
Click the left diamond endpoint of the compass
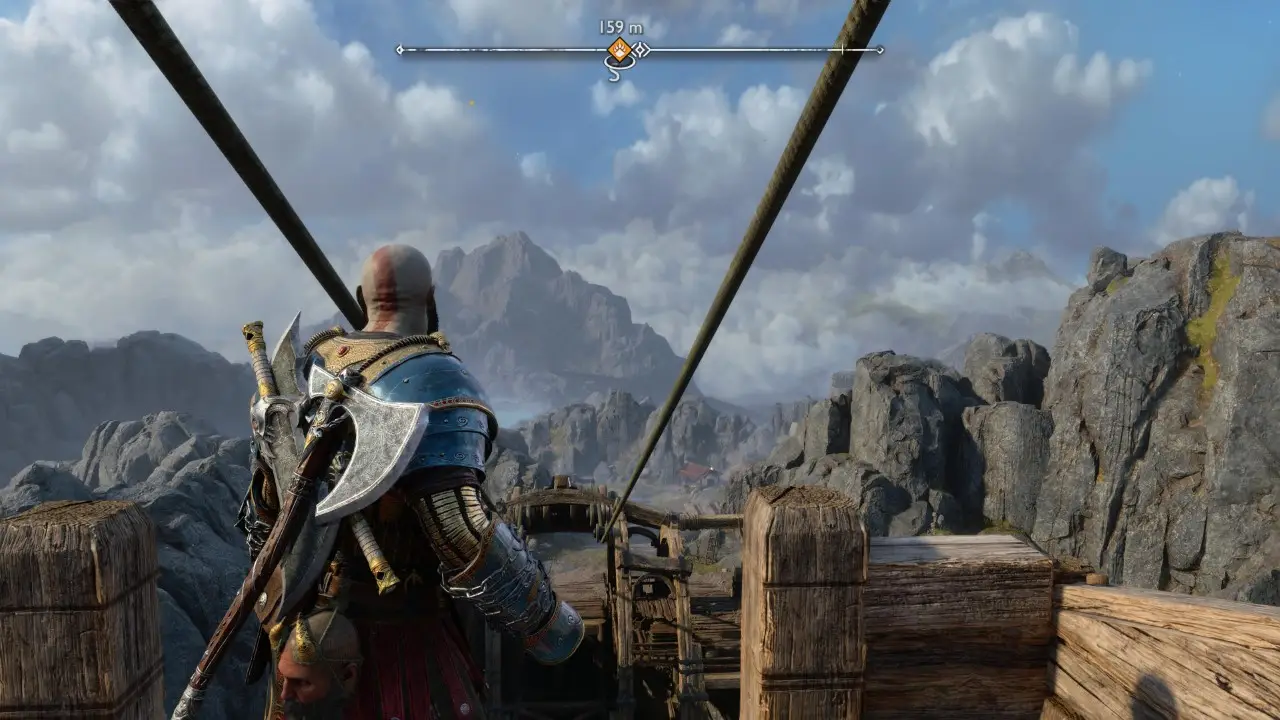(399, 48)
